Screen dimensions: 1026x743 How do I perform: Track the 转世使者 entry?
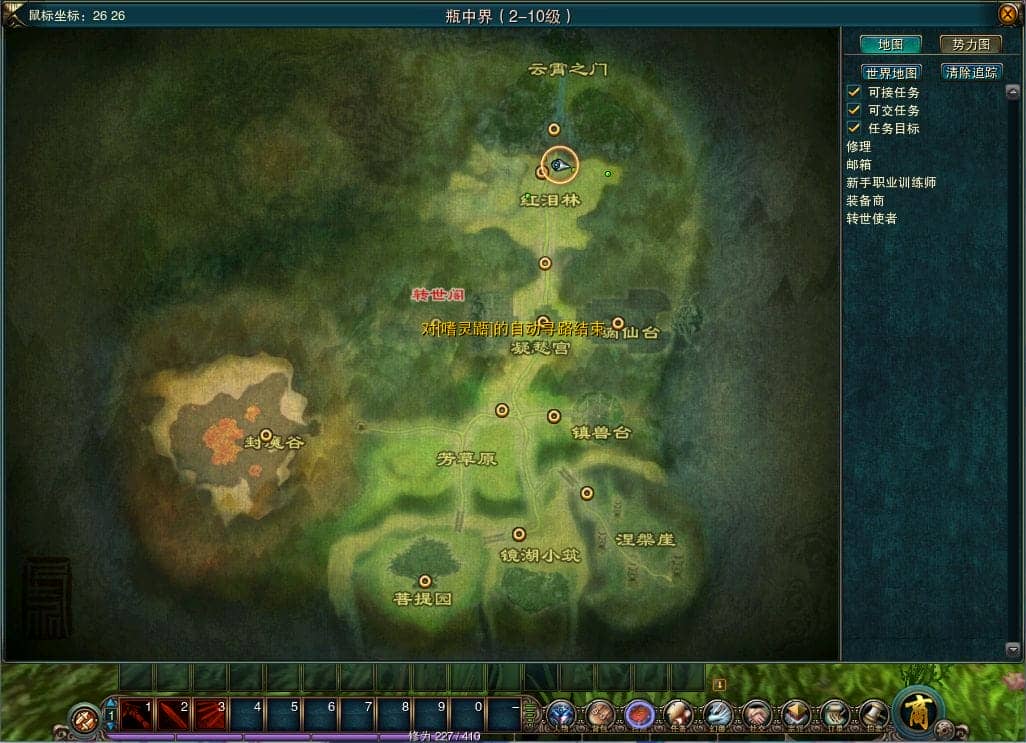[871, 219]
